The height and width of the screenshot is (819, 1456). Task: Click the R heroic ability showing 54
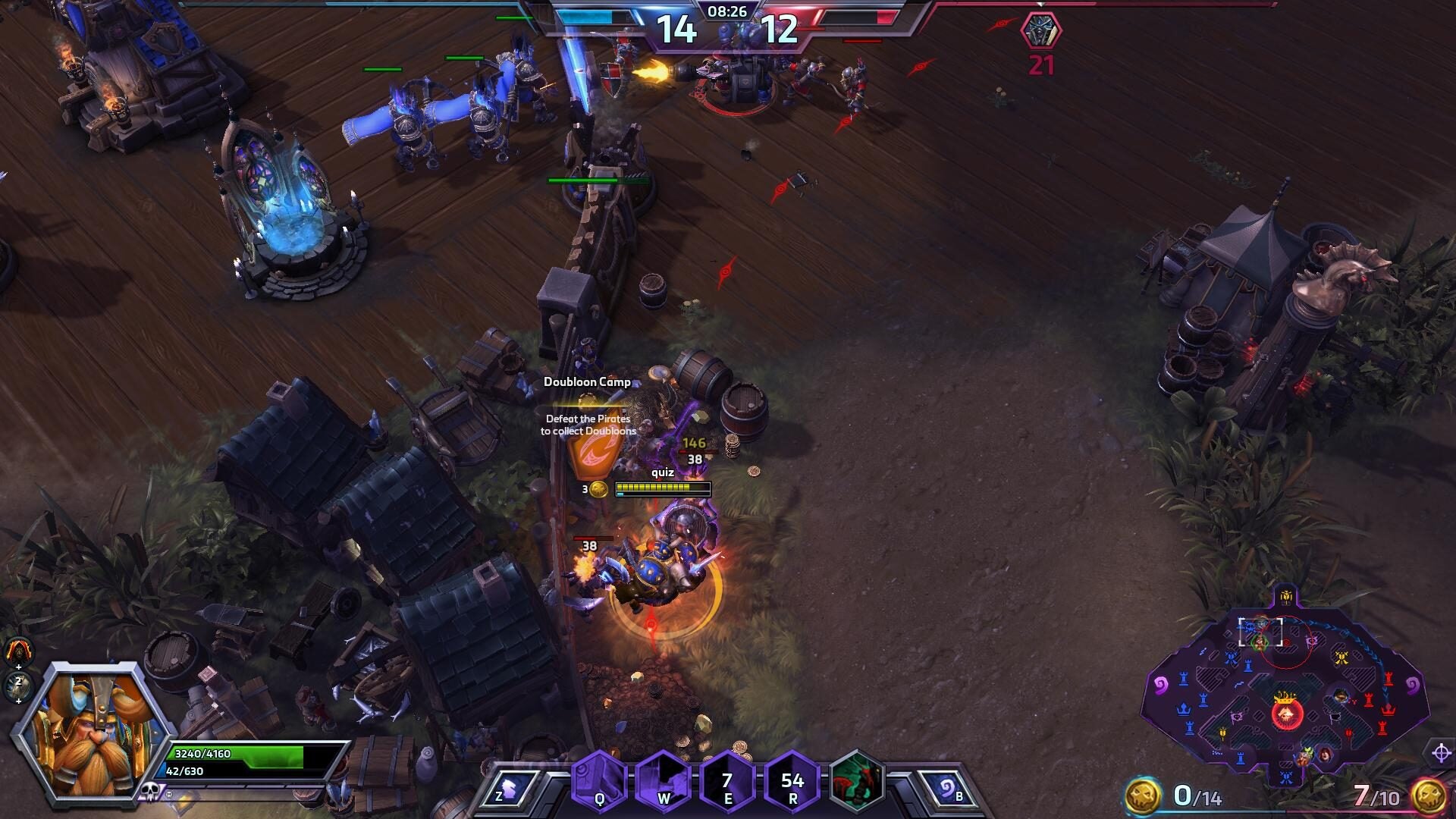click(792, 781)
